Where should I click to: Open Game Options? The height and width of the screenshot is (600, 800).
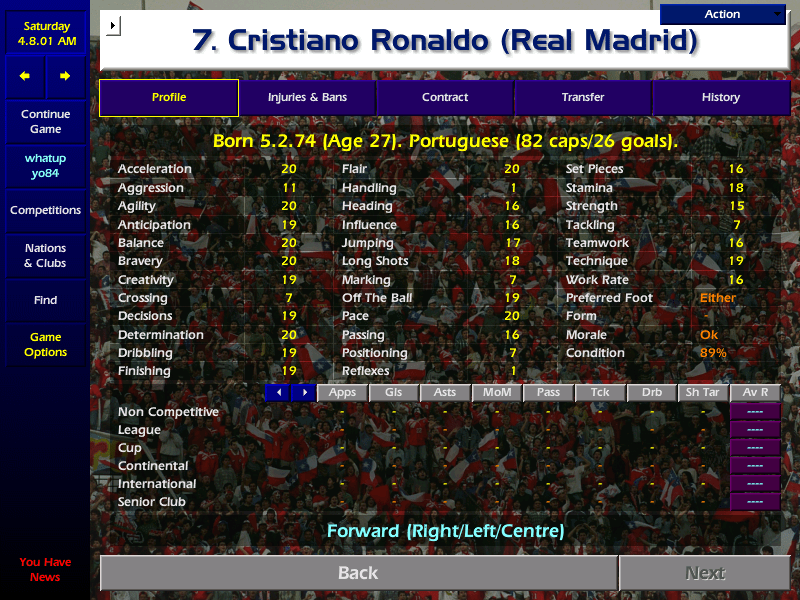[45, 345]
